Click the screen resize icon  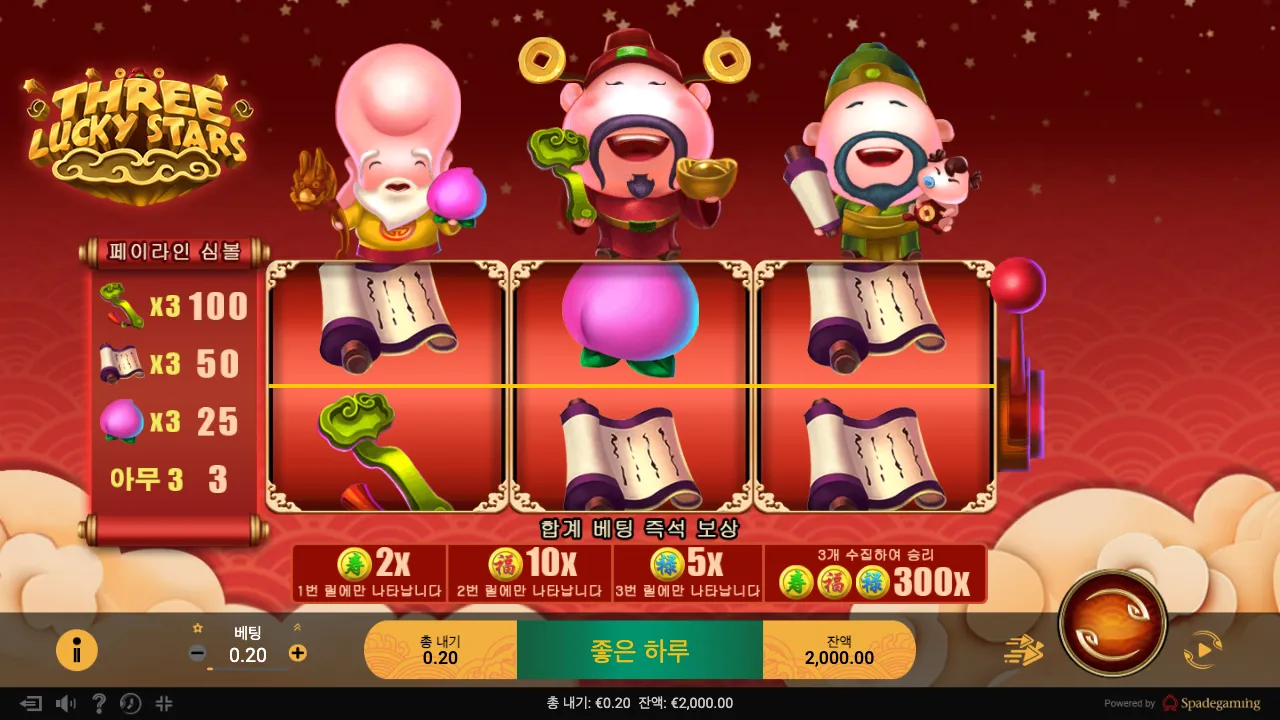[164, 703]
